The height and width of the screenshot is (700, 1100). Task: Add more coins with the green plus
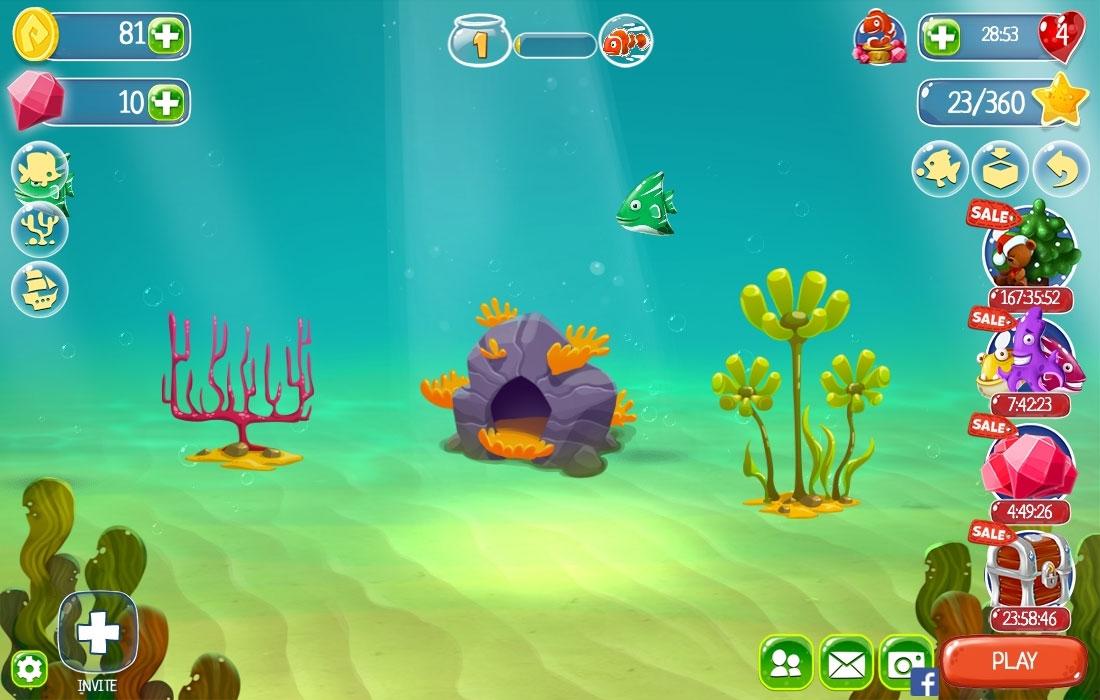coord(165,37)
